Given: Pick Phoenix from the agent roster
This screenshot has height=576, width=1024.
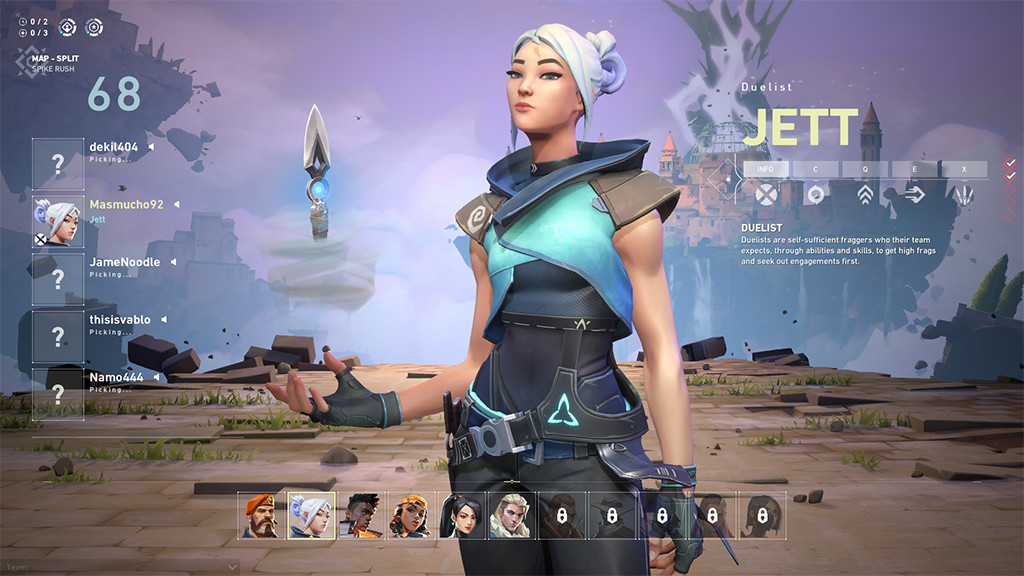Looking at the screenshot, I should pos(362,516).
